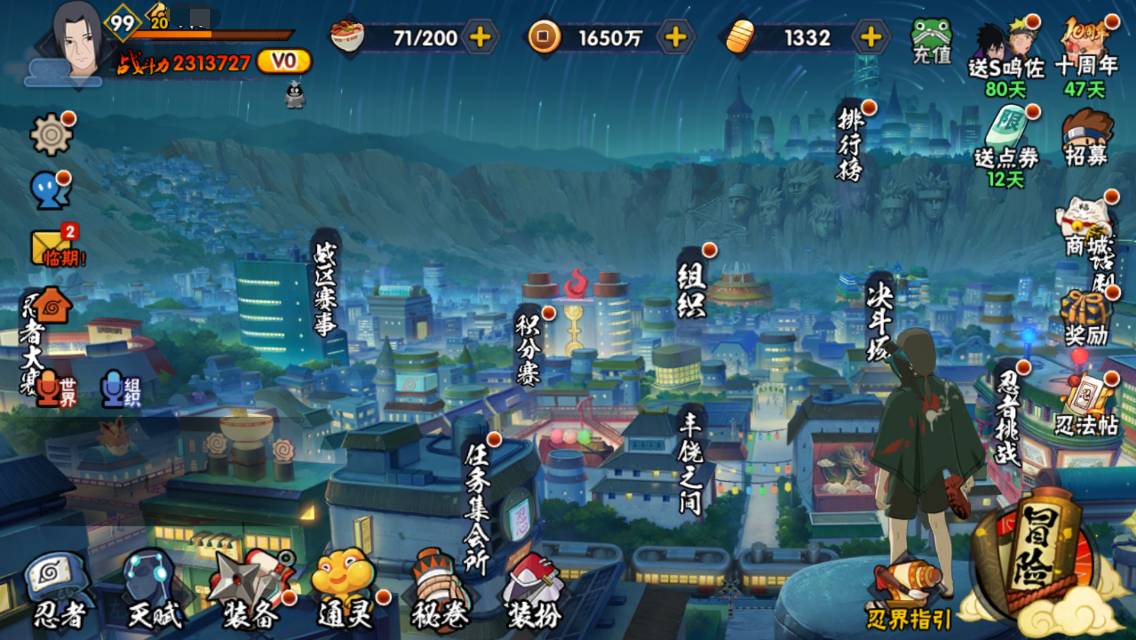This screenshot has height=640, width=1136.
Task: Open the 奖励 rewards menu
Action: tap(1085, 318)
